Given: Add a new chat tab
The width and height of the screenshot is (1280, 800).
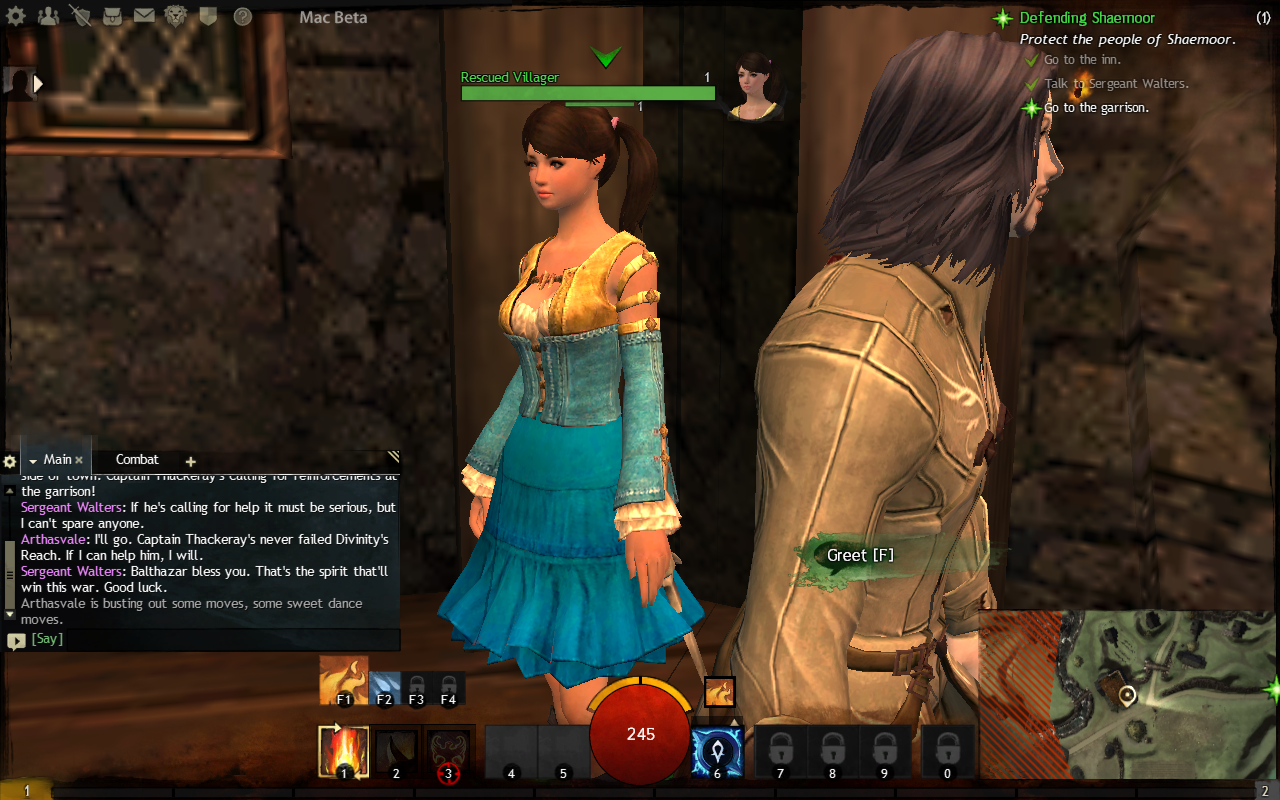Looking at the screenshot, I should click(191, 462).
